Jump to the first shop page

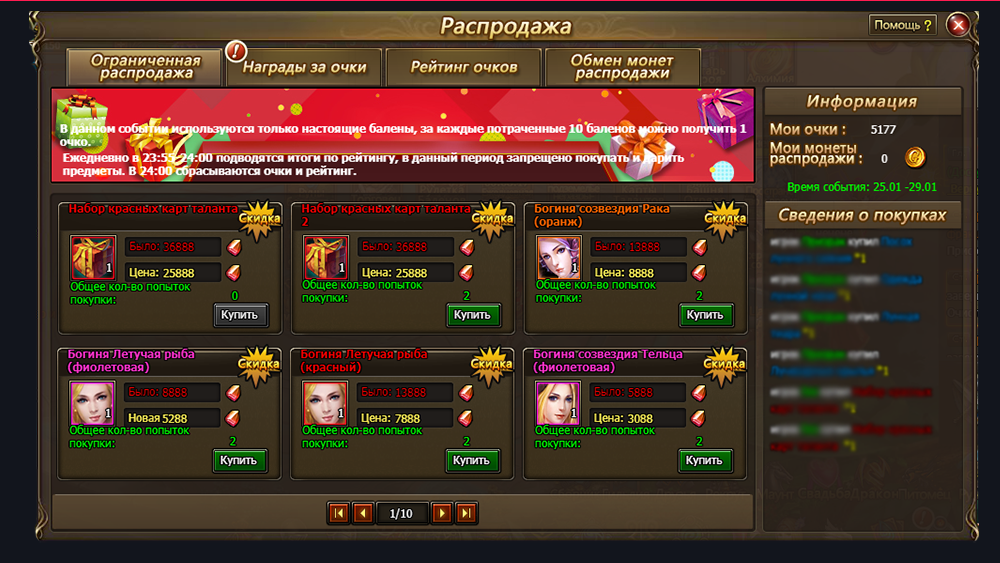tap(338, 513)
